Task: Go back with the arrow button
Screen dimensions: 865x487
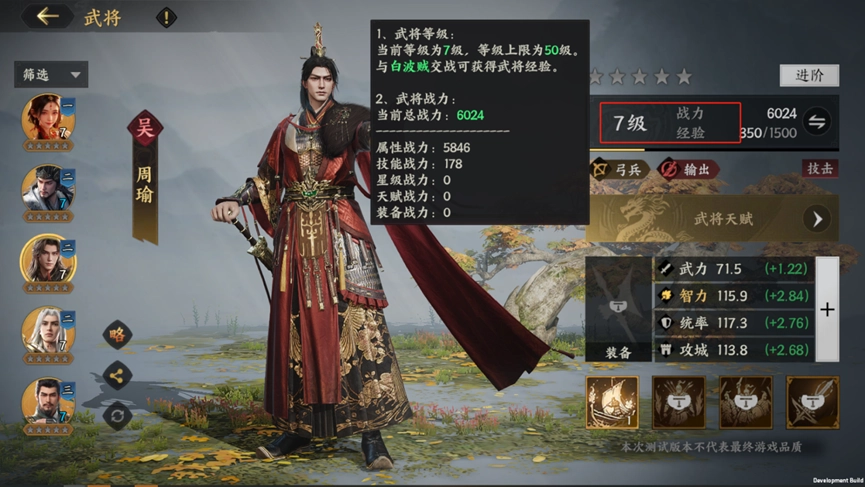Action: (x=47, y=17)
